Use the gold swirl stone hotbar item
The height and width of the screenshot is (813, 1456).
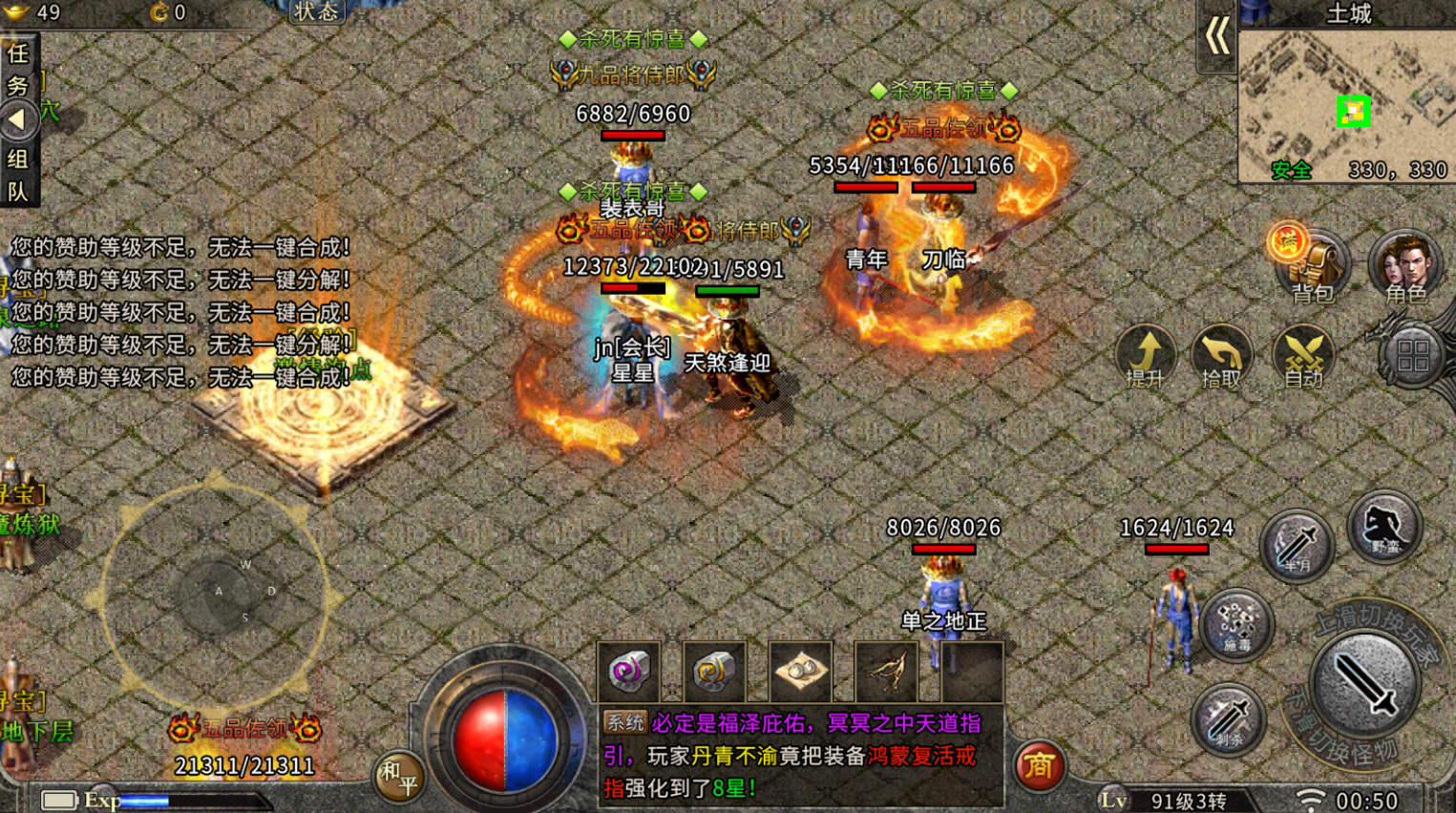pos(713,671)
